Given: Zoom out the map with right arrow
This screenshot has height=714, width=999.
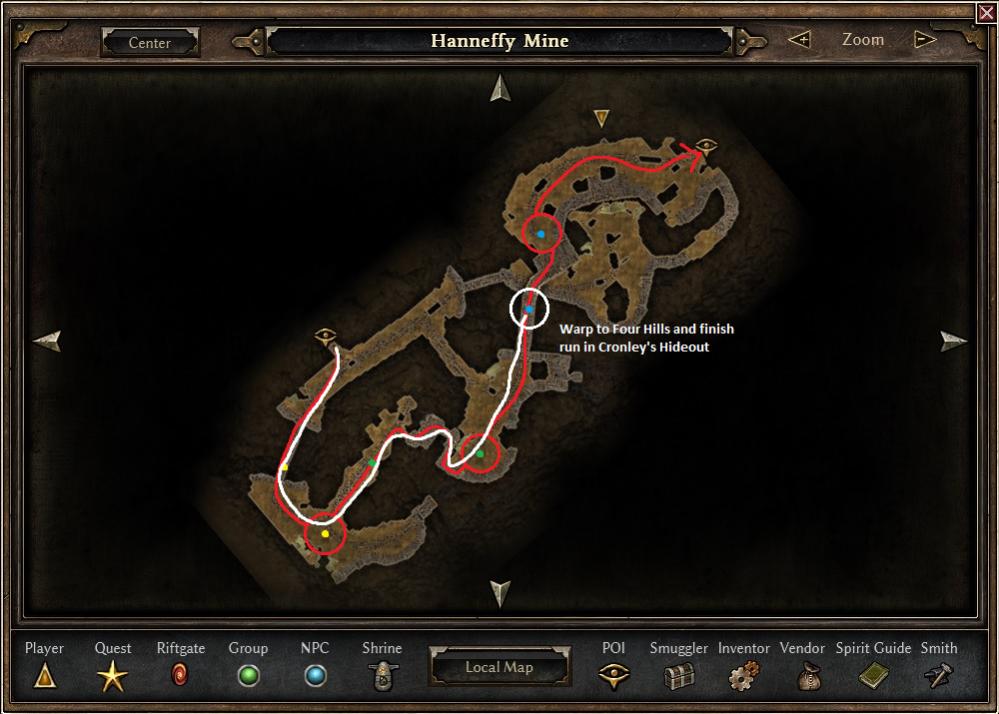Looking at the screenshot, I should coord(925,40).
